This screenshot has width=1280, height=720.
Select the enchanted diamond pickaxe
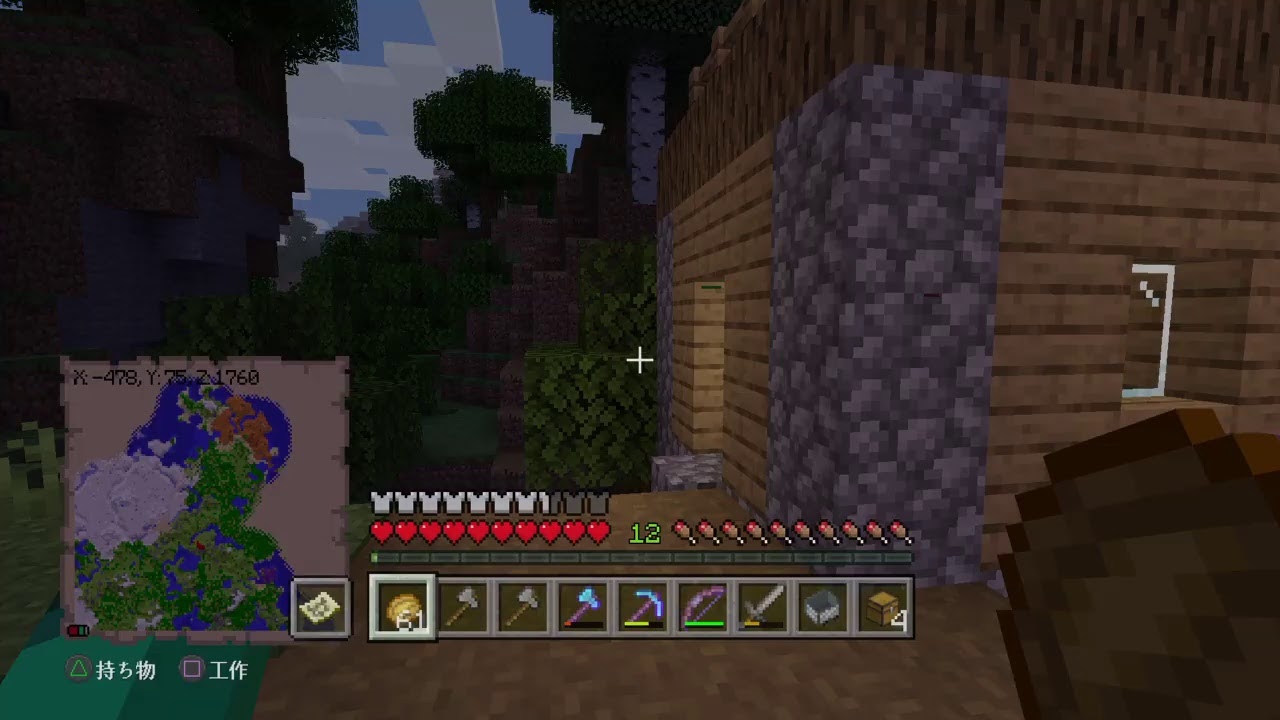tap(641, 609)
